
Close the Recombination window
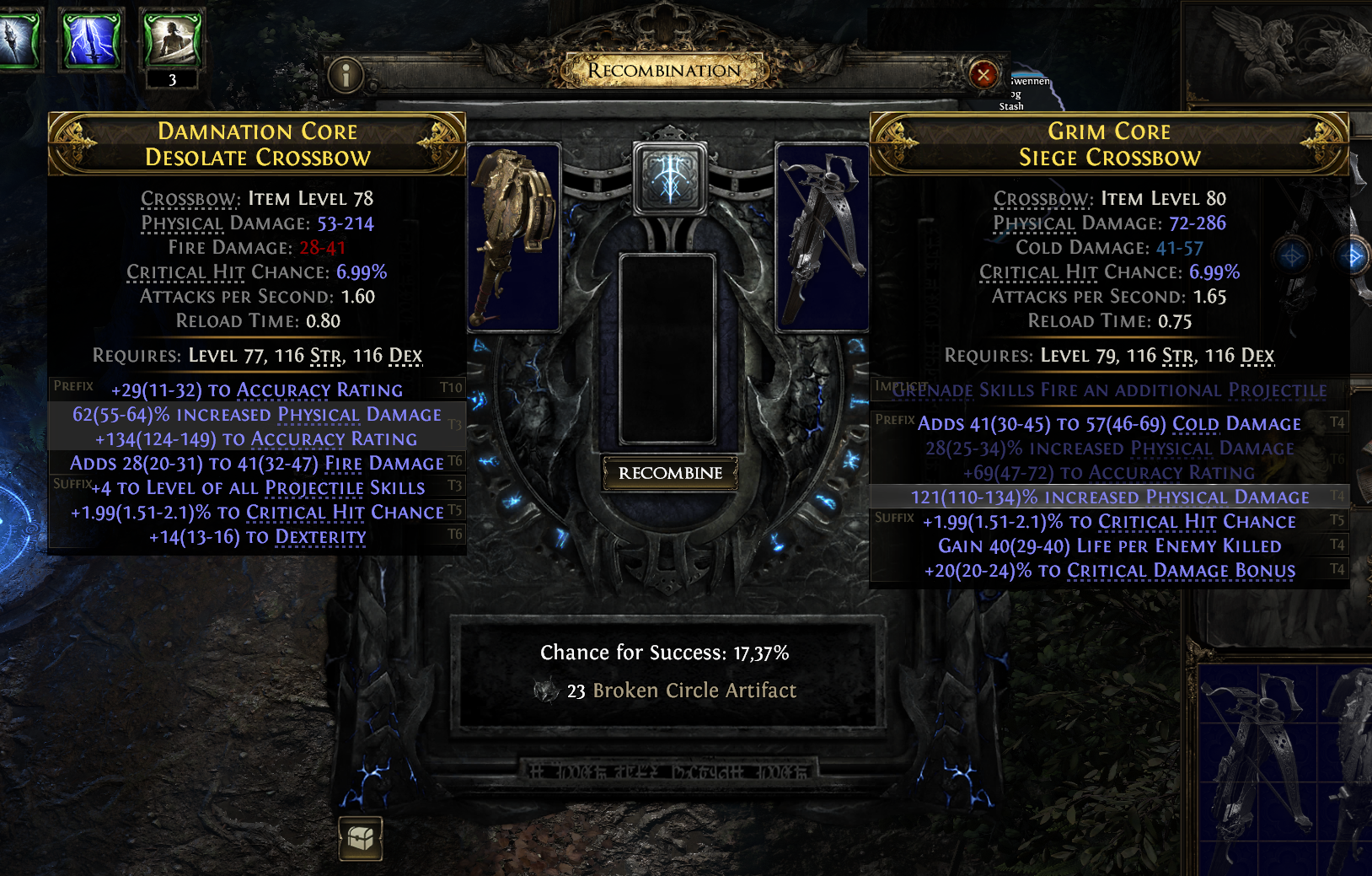pyautogui.click(x=983, y=75)
